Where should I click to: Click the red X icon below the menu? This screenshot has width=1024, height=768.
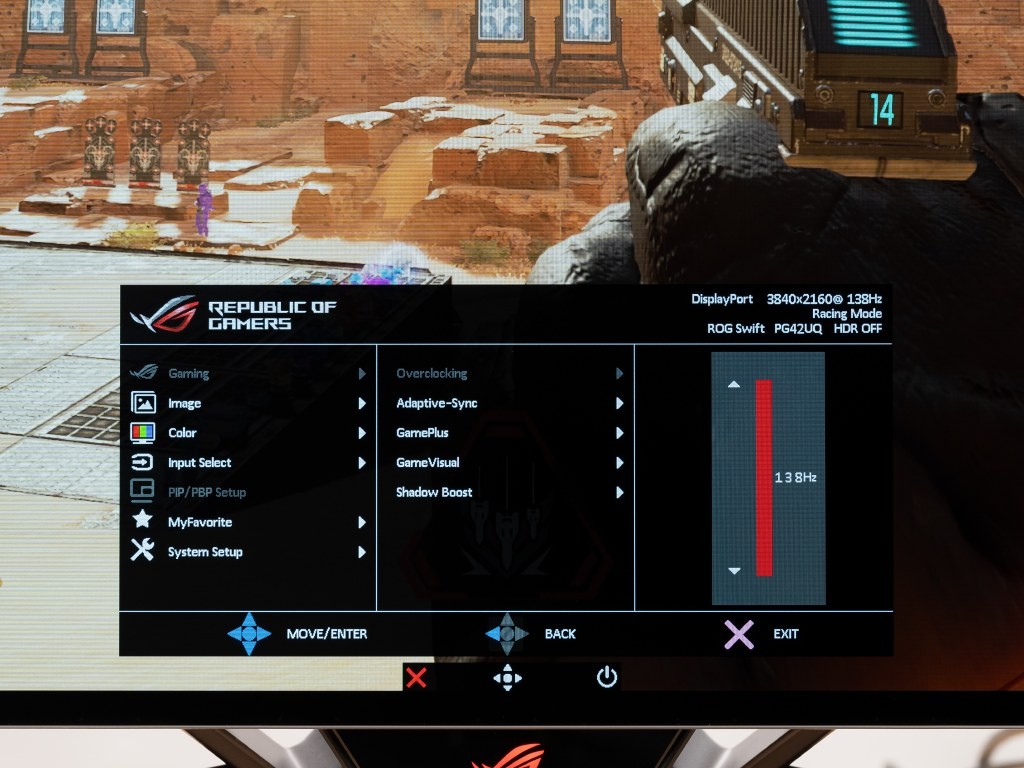[417, 678]
